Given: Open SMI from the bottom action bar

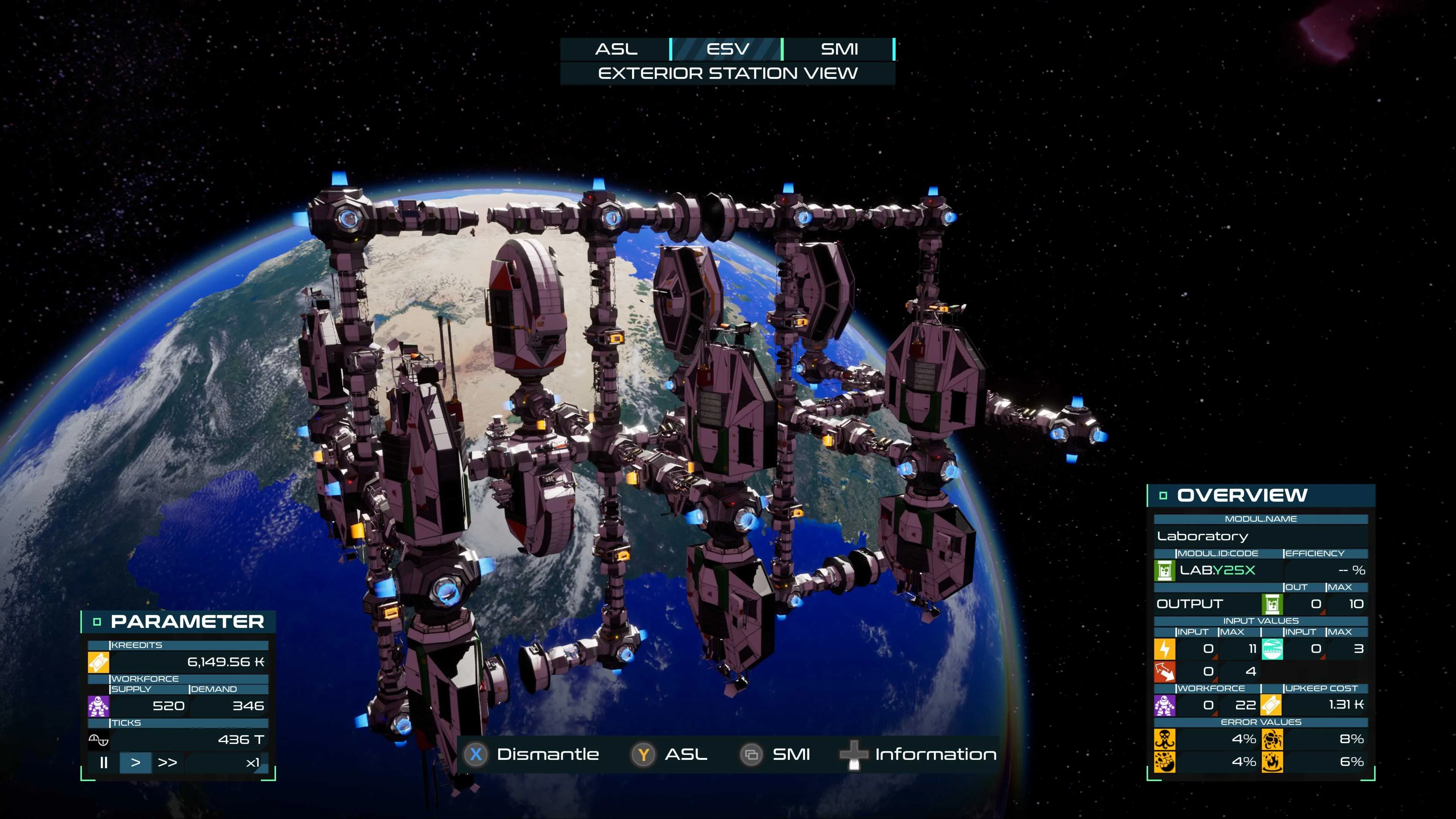Looking at the screenshot, I should pyautogui.click(x=775, y=754).
